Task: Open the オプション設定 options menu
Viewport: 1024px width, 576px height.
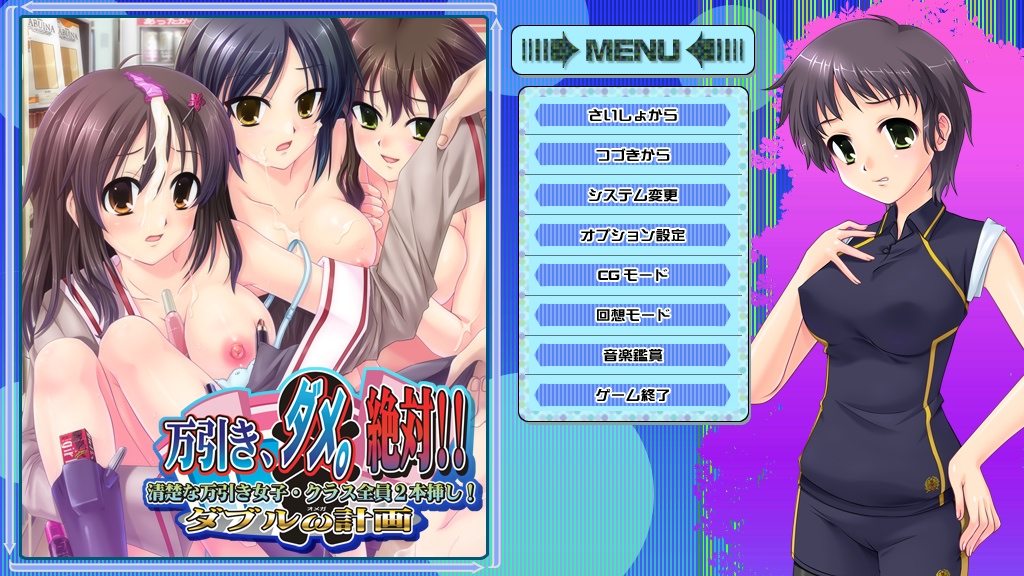Action: tap(632, 235)
